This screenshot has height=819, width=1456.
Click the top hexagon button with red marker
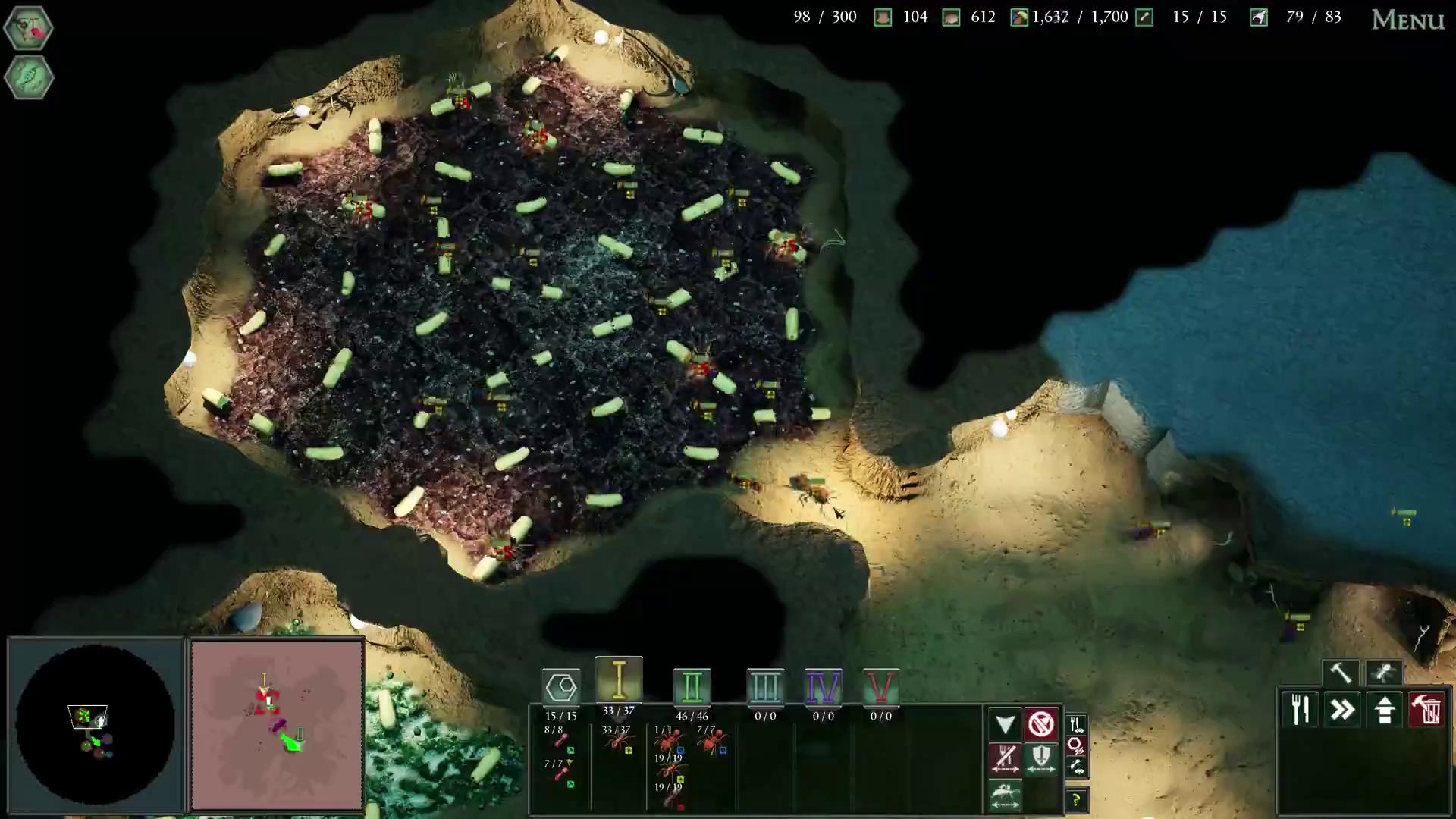point(29,28)
